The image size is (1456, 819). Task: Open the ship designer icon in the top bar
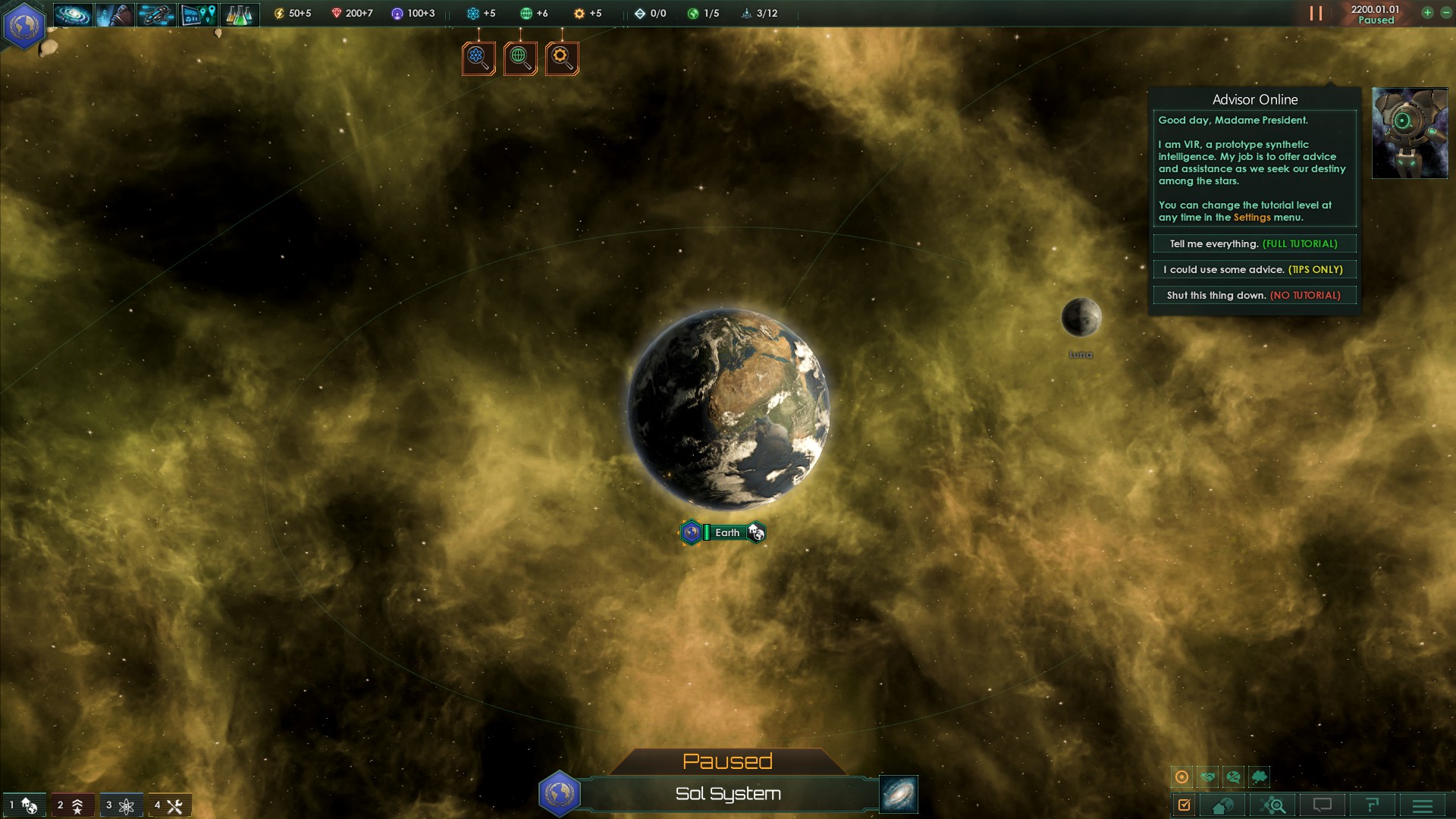[x=156, y=14]
